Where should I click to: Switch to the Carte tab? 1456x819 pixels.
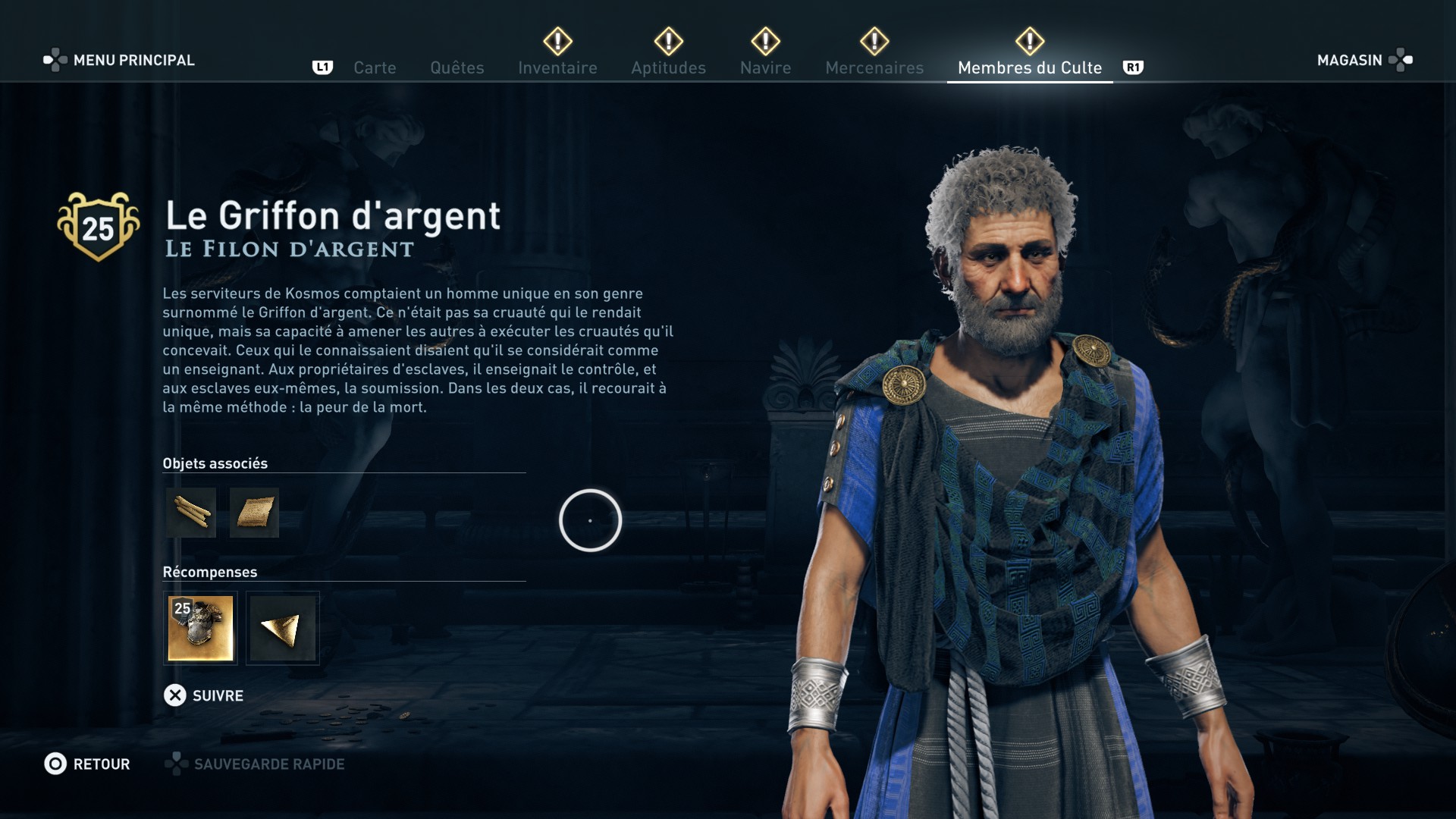pos(375,67)
